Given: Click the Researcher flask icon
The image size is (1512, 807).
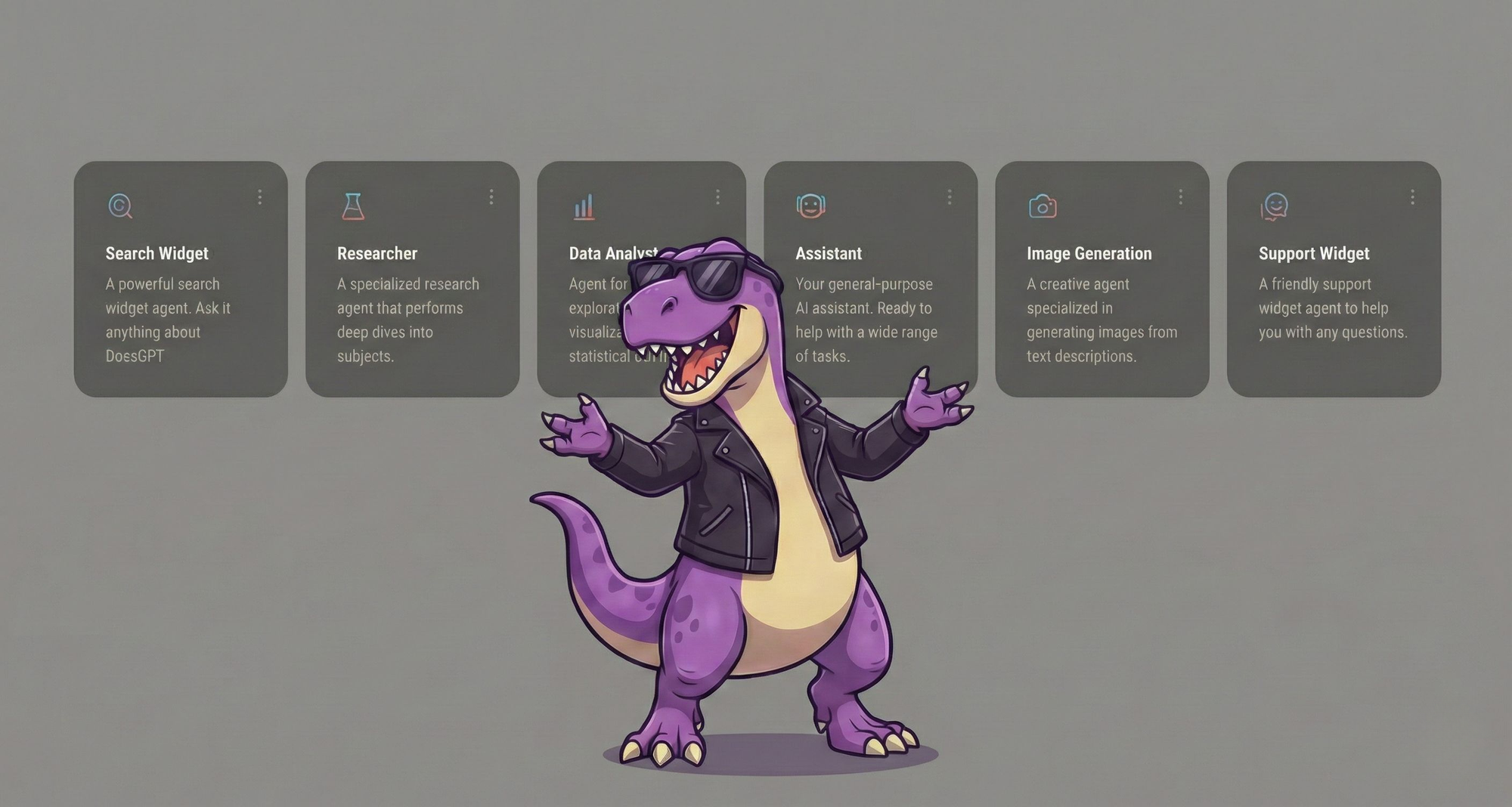Looking at the screenshot, I should coord(352,206).
